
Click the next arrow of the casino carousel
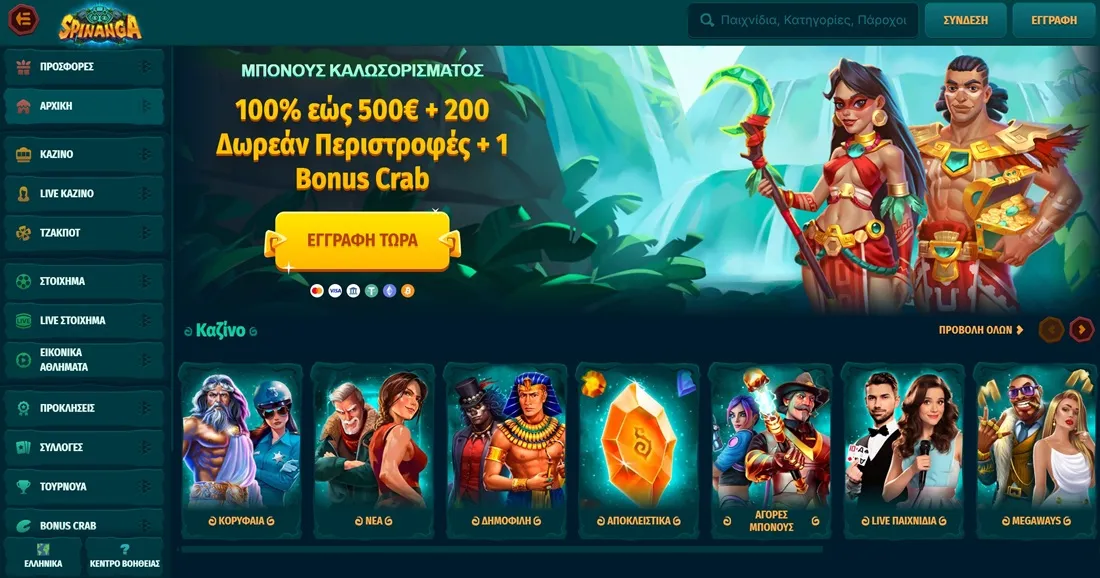click(x=1081, y=330)
